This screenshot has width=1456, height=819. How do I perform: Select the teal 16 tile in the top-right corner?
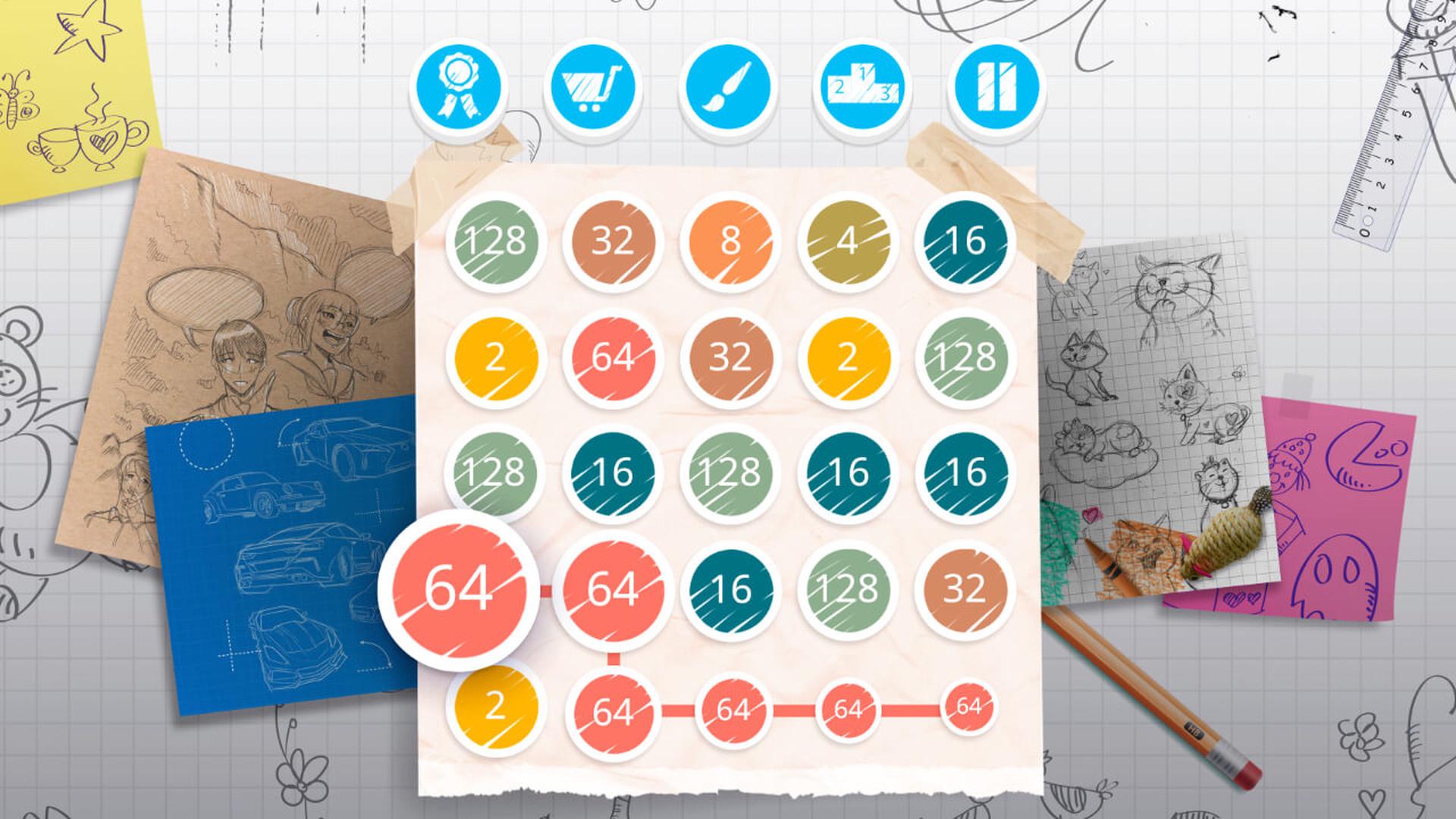click(x=965, y=241)
